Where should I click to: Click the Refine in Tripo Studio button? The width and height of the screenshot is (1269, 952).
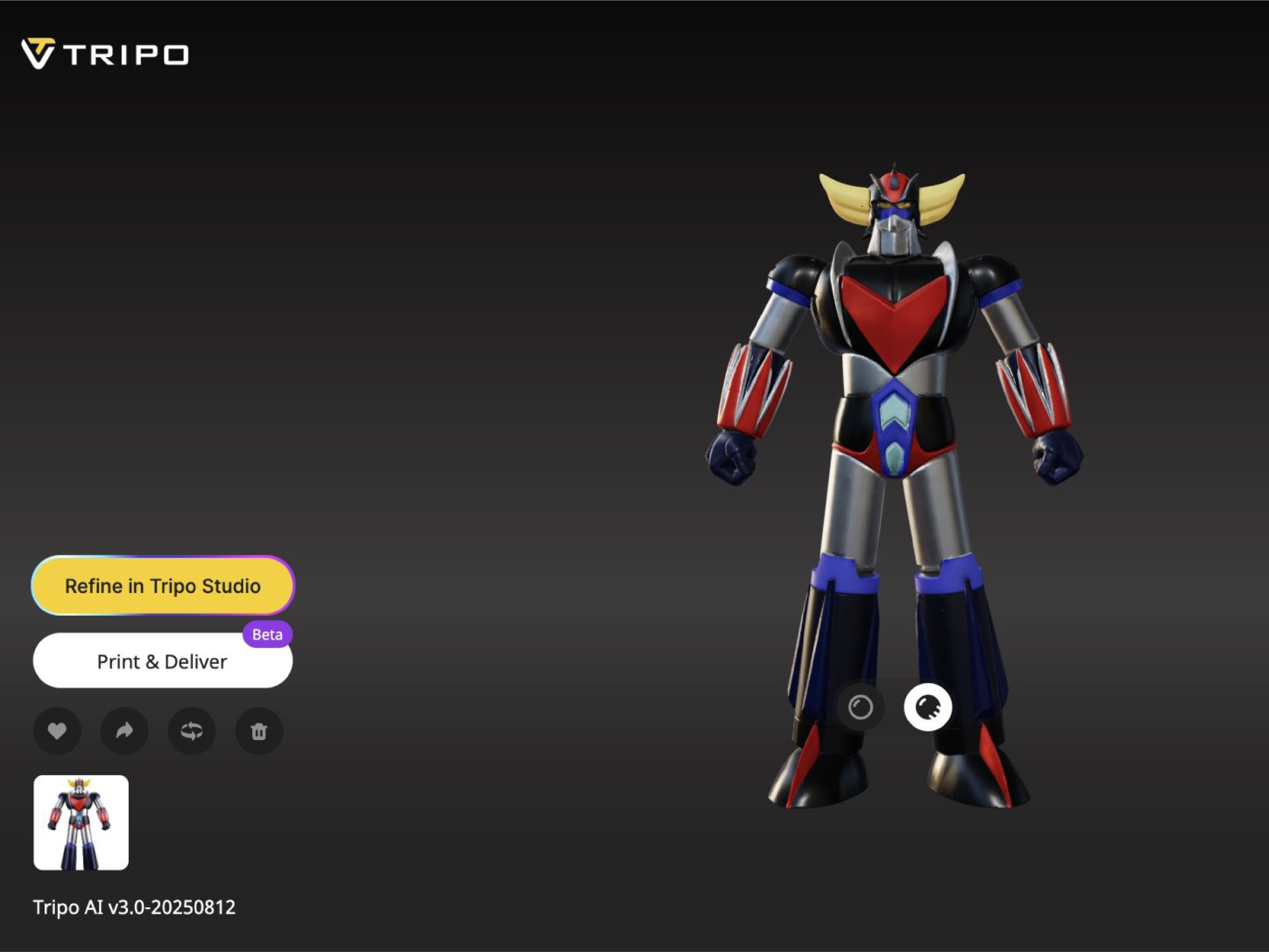coord(163,585)
